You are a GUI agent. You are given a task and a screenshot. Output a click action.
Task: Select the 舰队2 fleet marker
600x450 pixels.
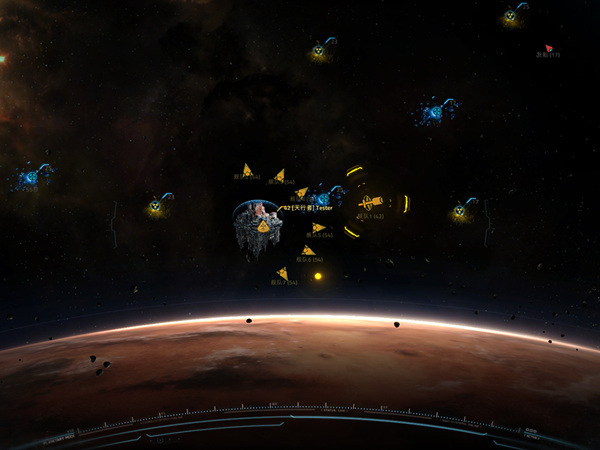point(247,170)
